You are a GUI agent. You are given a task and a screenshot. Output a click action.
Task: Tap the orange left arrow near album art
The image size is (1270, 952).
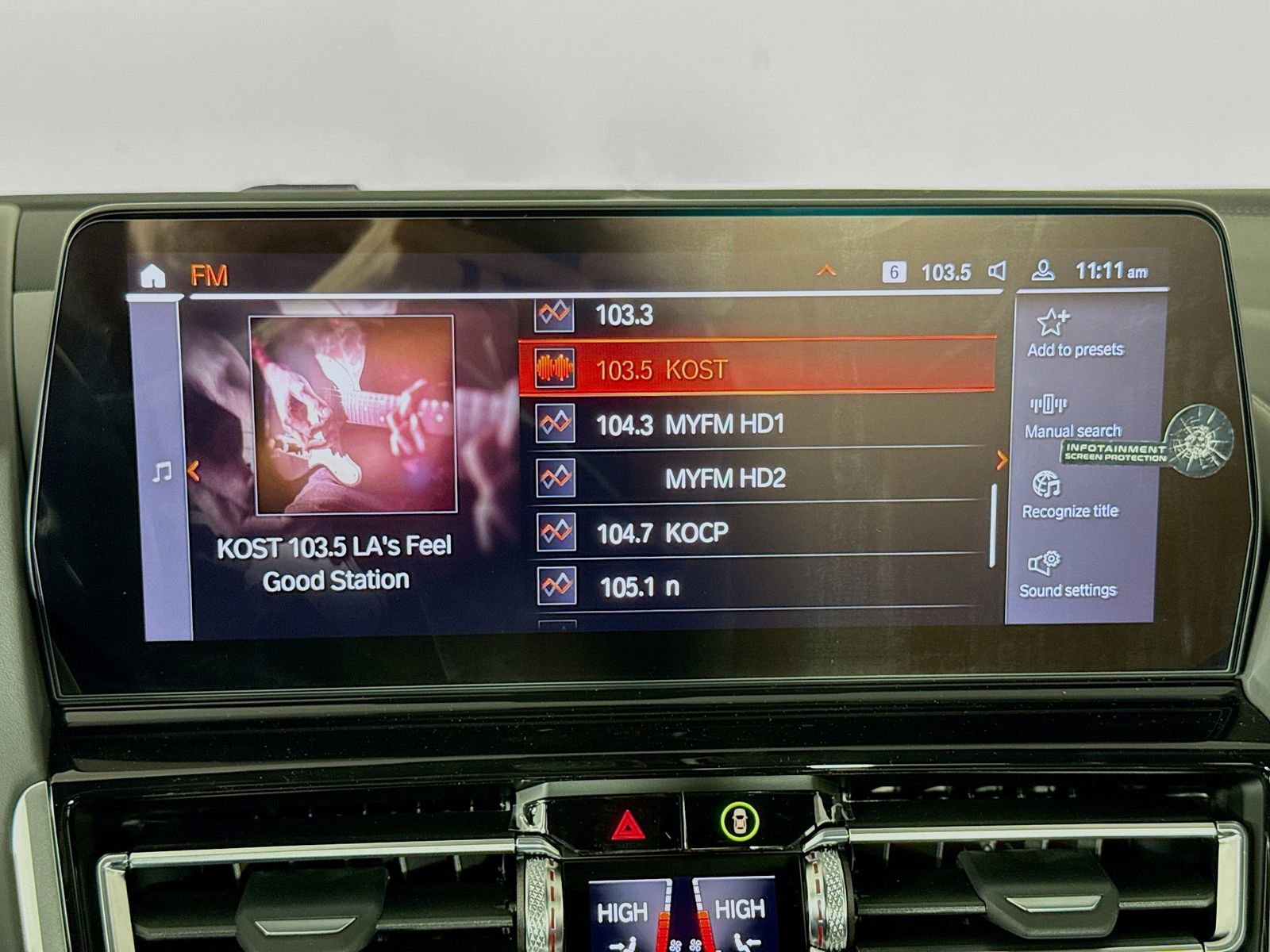tap(193, 471)
